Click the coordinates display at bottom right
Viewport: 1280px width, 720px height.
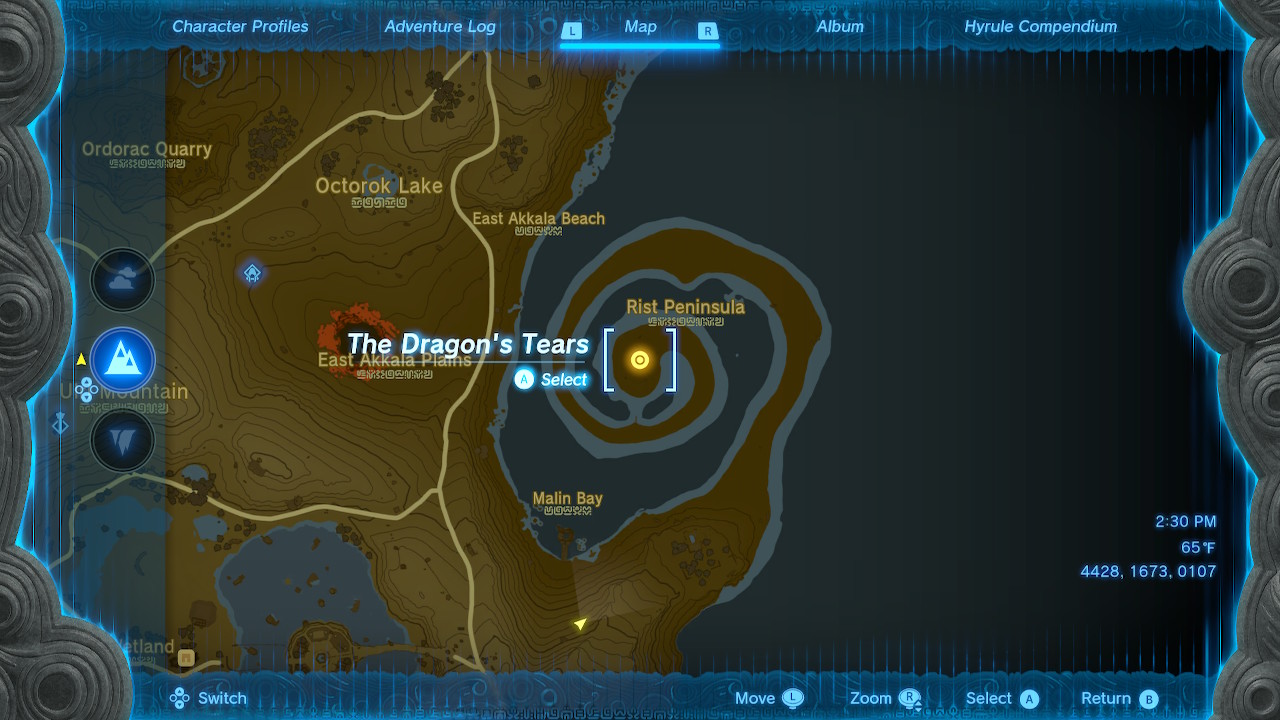1146,571
